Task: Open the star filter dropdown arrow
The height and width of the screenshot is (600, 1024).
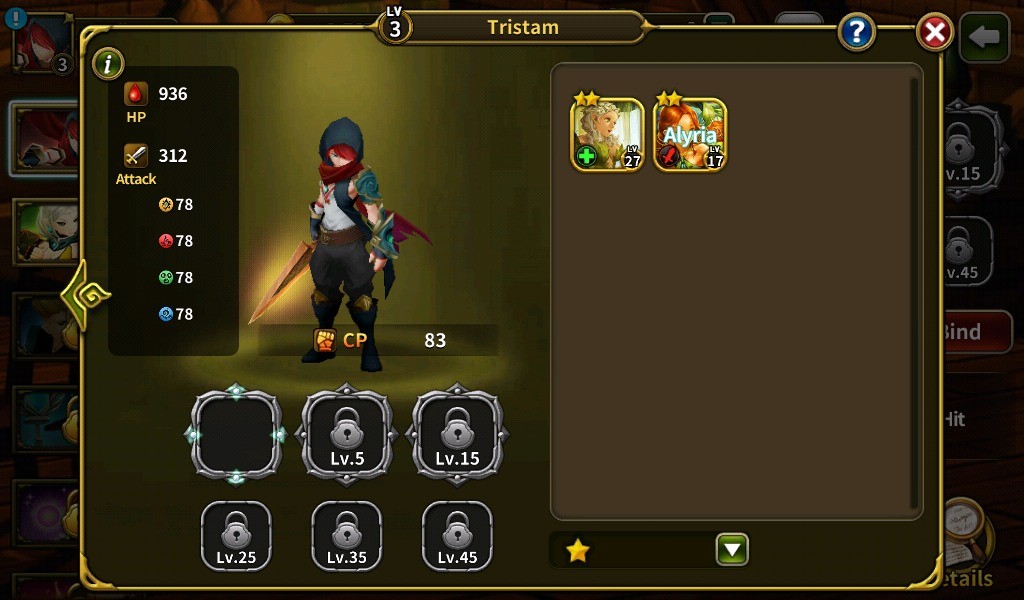Action: tap(732, 549)
